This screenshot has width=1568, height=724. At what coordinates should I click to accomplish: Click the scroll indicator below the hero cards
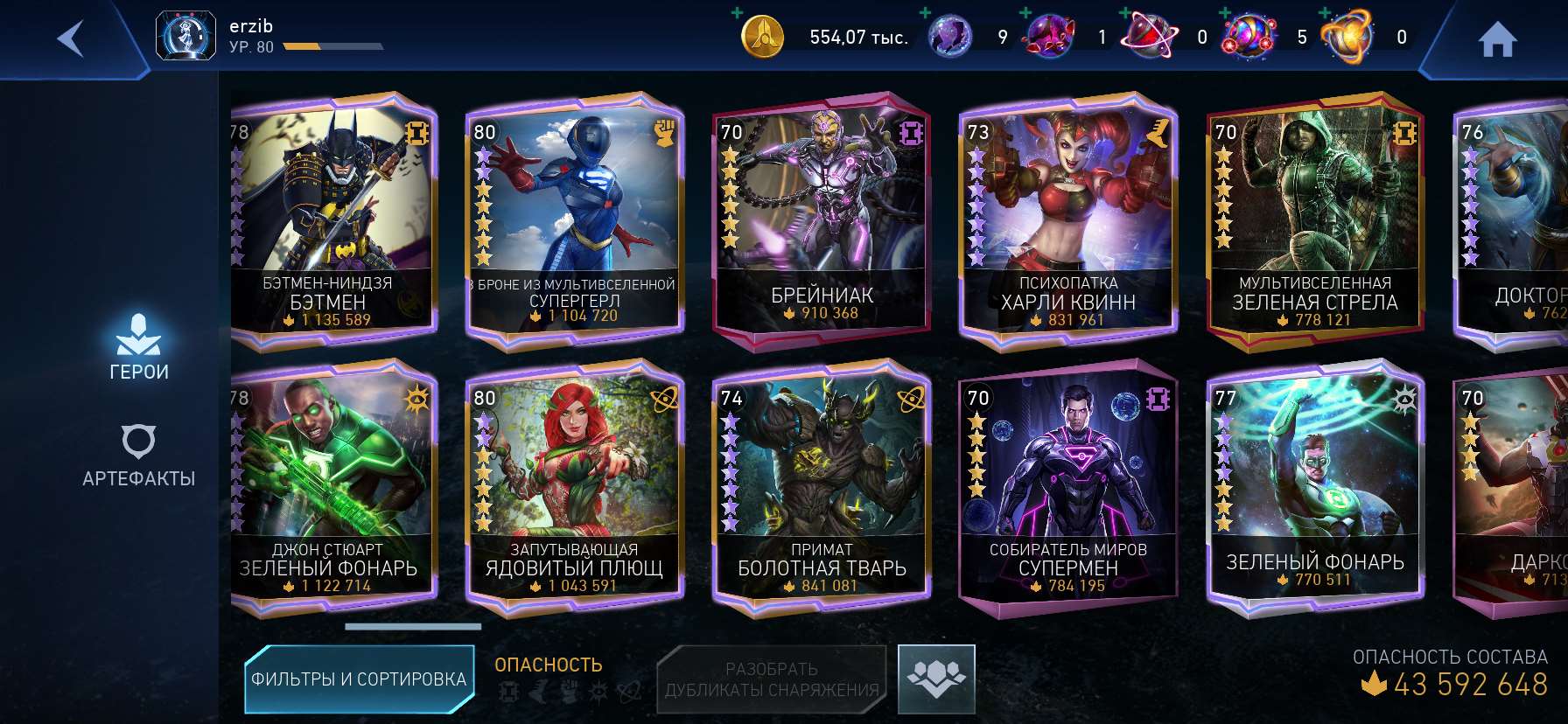pyautogui.click(x=412, y=628)
